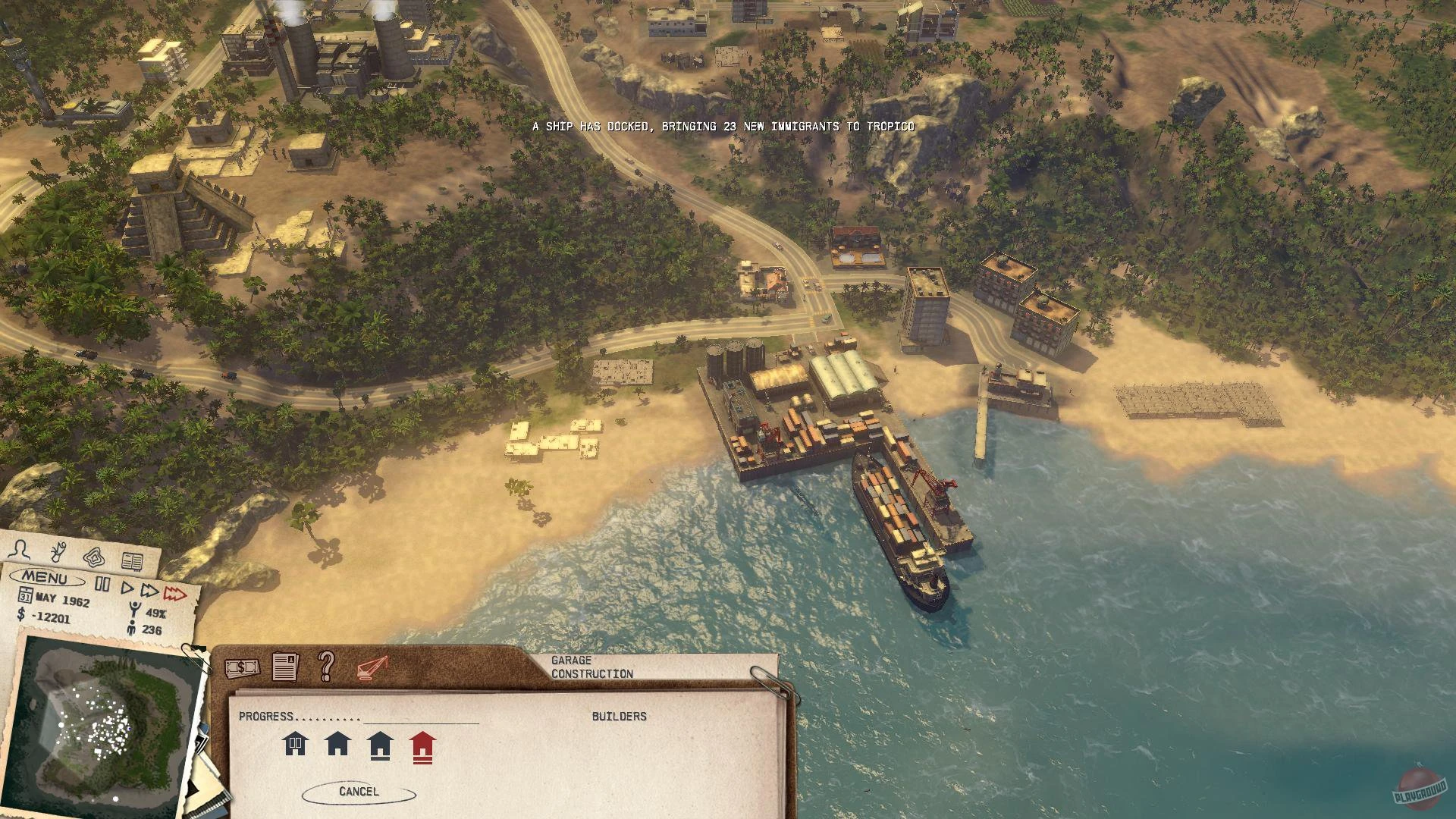The height and width of the screenshot is (819, 1456).
Task: Pause the game with the pause icon
Action: click(102, 582)
